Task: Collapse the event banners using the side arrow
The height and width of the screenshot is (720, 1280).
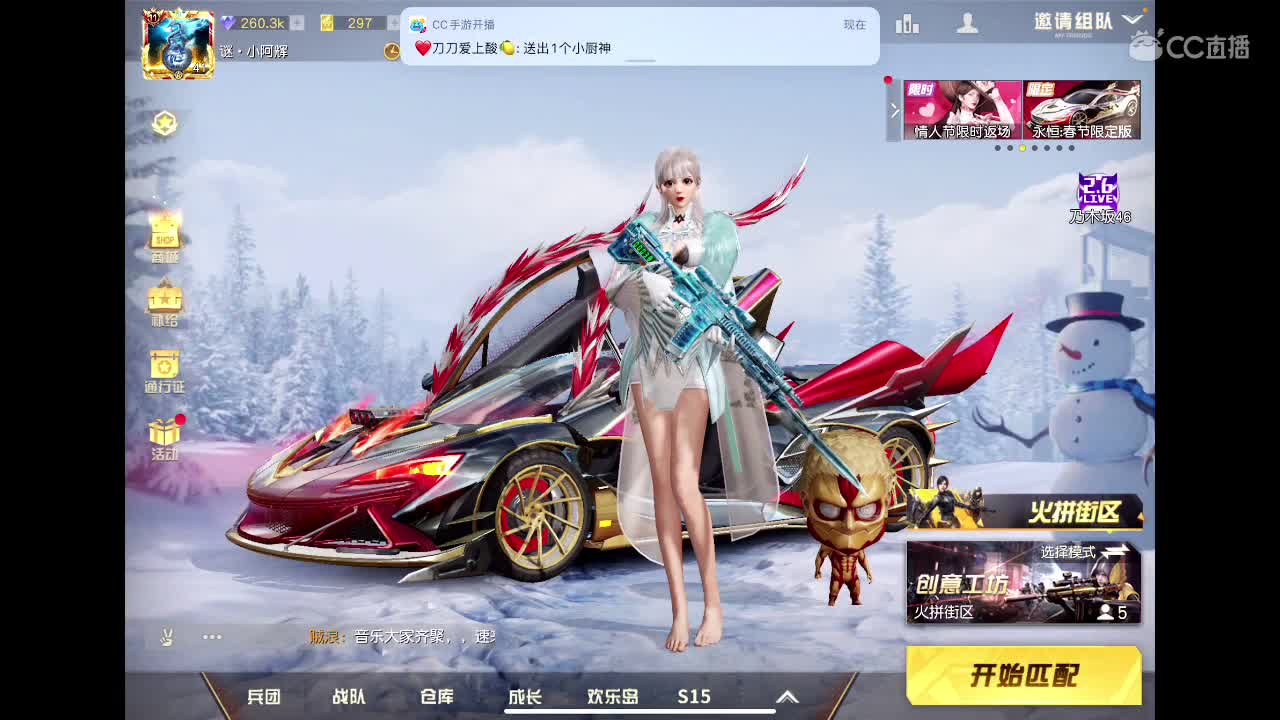Action: tap(892, 110)
